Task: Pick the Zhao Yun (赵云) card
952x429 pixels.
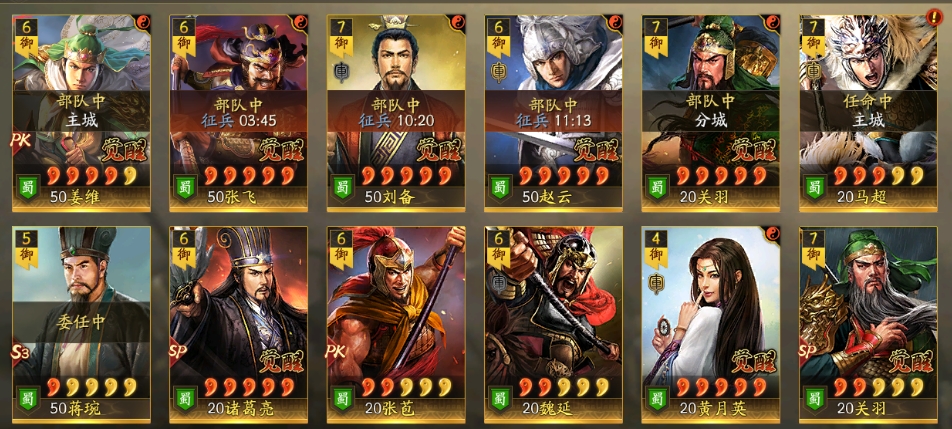Action: pyautogui.click(x=553, y=110)
